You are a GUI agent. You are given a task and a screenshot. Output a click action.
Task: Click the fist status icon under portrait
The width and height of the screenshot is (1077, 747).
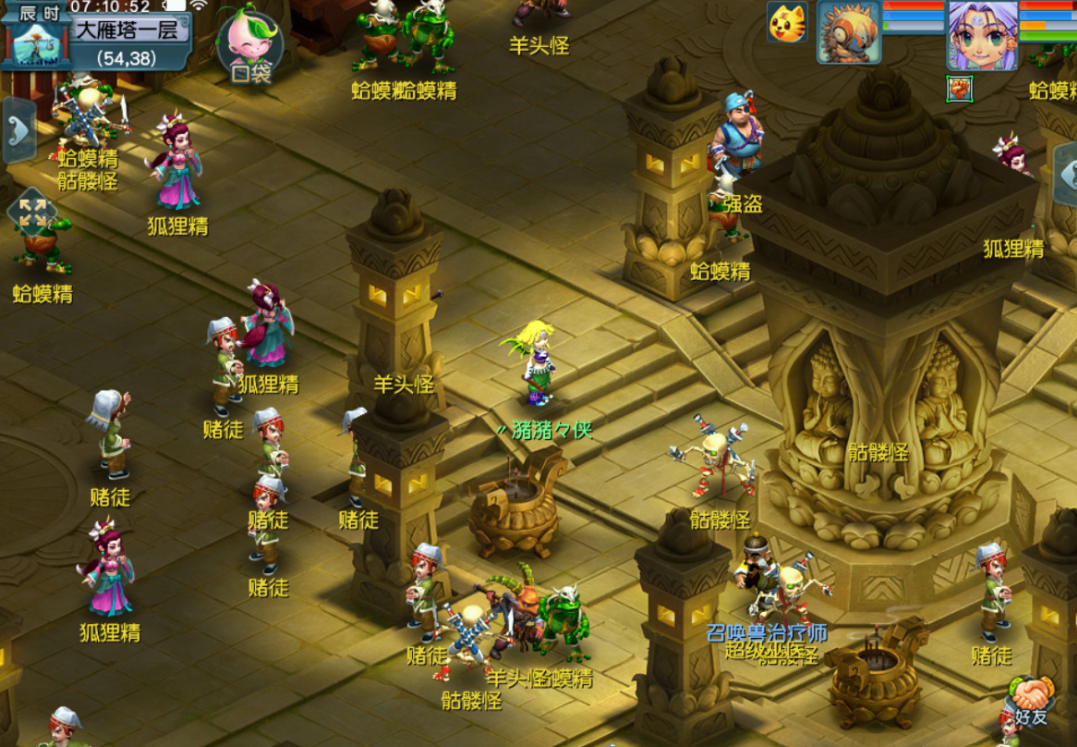(x=960, y=88)
